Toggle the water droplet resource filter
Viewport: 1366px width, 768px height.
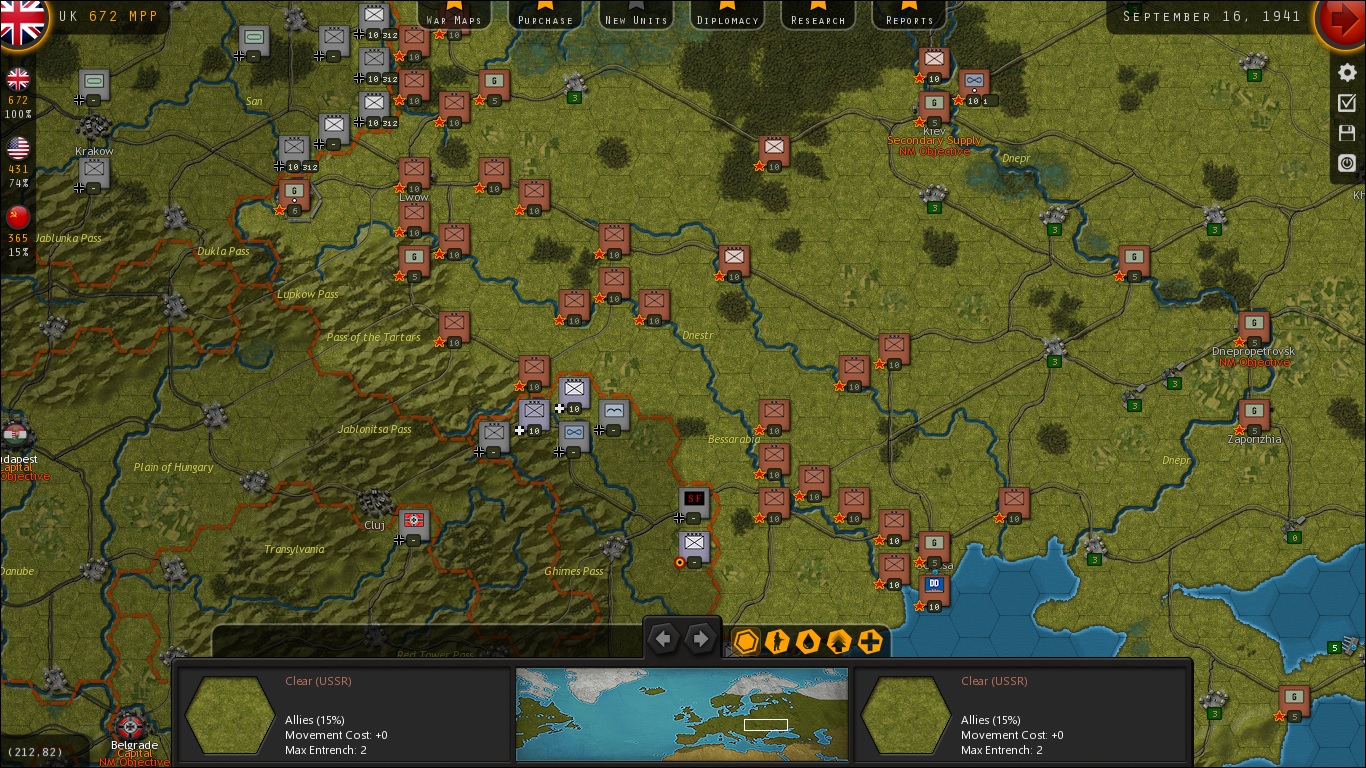pyautogui.click(x=808, y=642)
